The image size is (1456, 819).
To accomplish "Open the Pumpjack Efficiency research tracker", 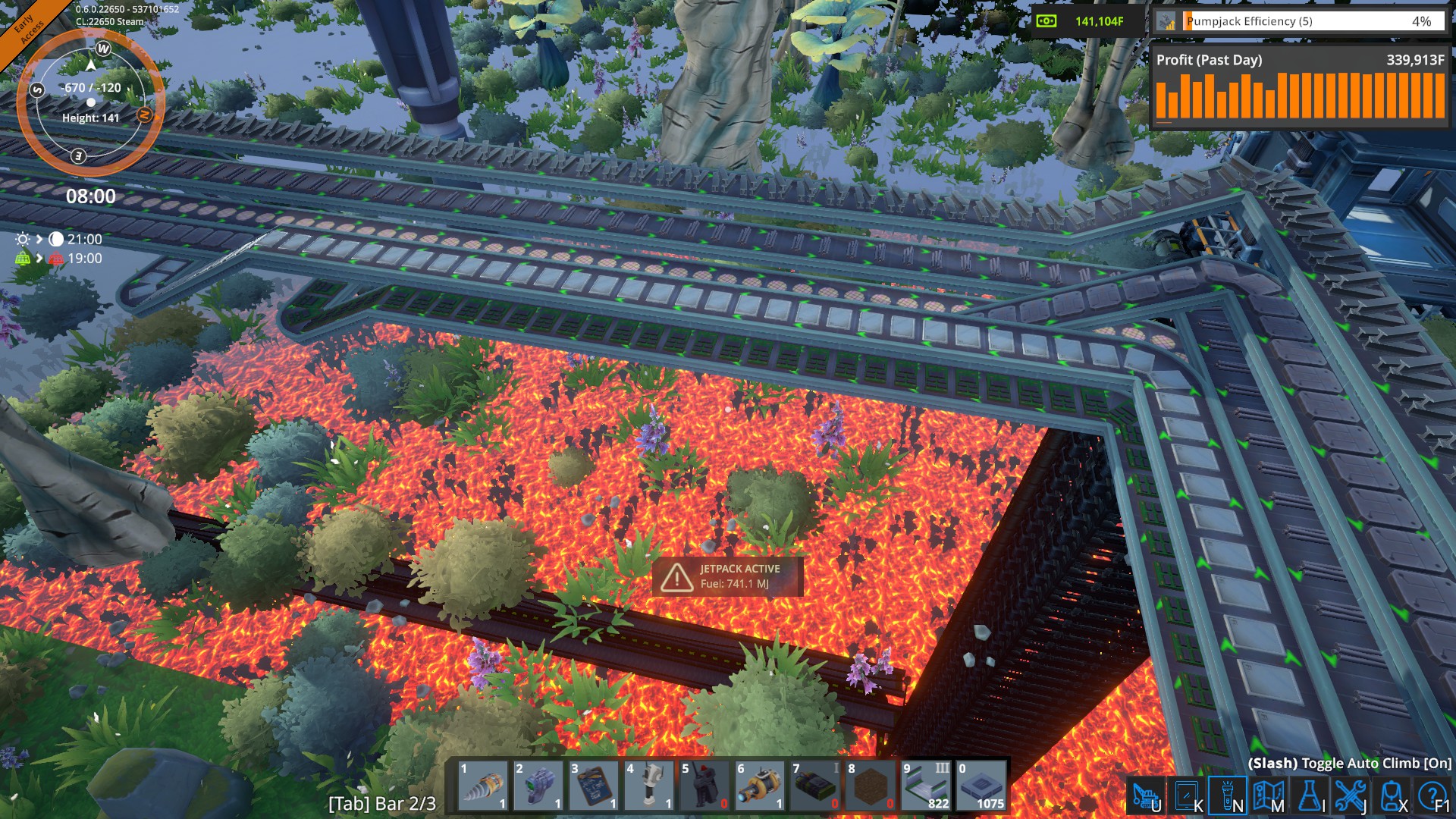I will [x=1300, y=21].
